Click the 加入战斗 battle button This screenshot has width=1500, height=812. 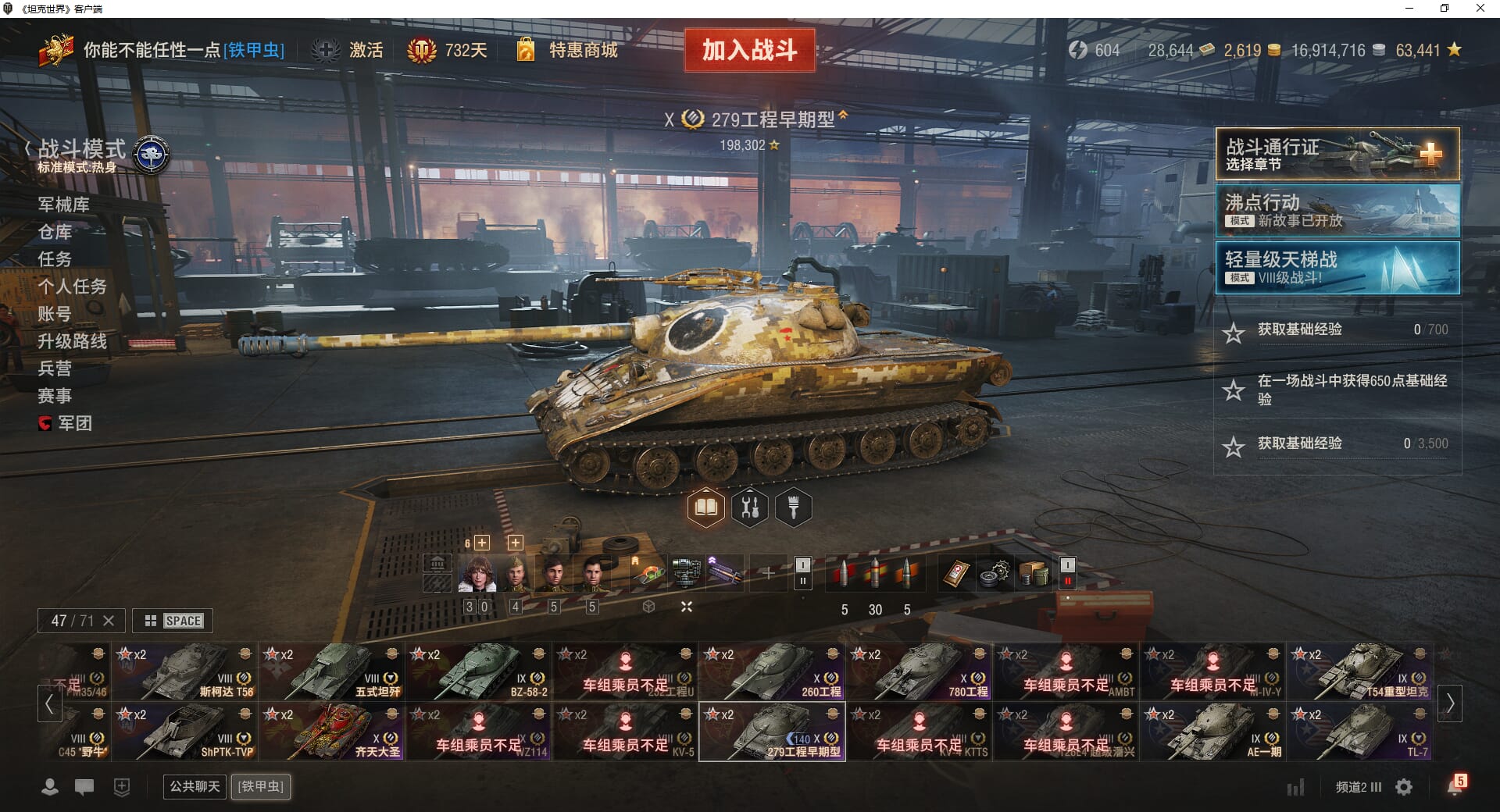coord(749,51)
